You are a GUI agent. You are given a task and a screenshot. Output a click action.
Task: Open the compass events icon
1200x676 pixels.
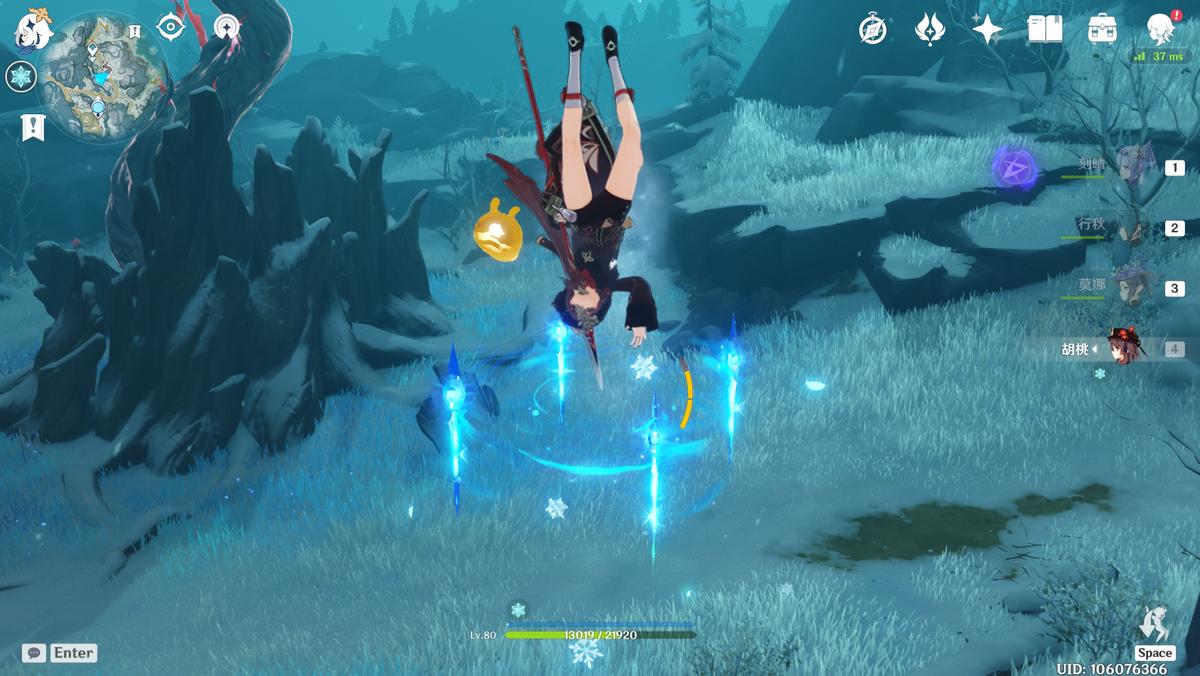(x=872, y=30)
